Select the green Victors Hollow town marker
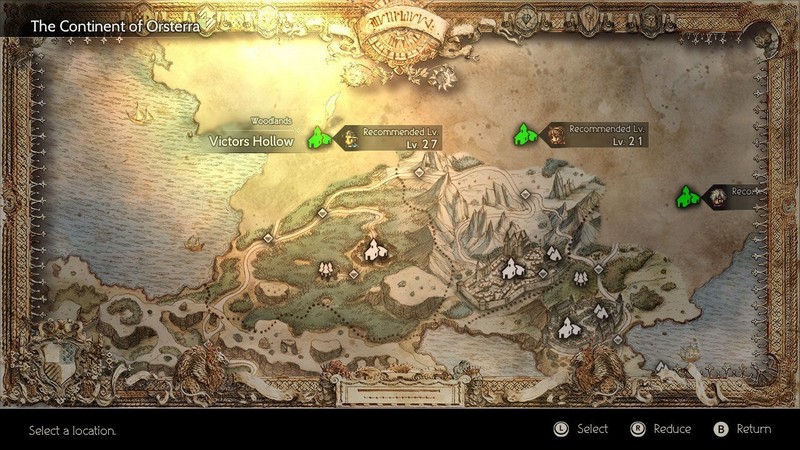800x450 pixels. [x=320, y=137]
